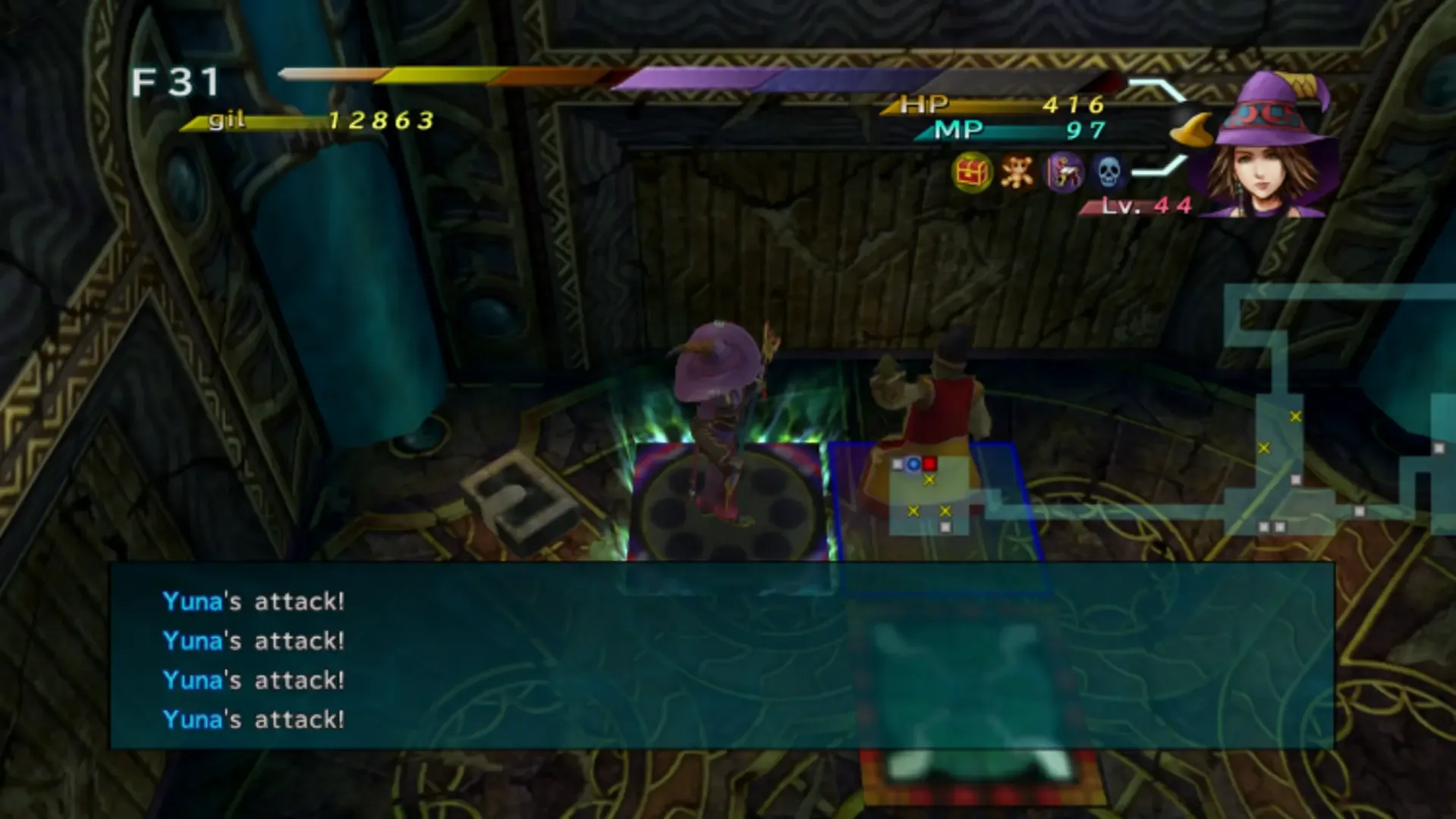Screen dimensions: 1456x819
Task: Click the gil amount 12863
Action: point(379,118)
